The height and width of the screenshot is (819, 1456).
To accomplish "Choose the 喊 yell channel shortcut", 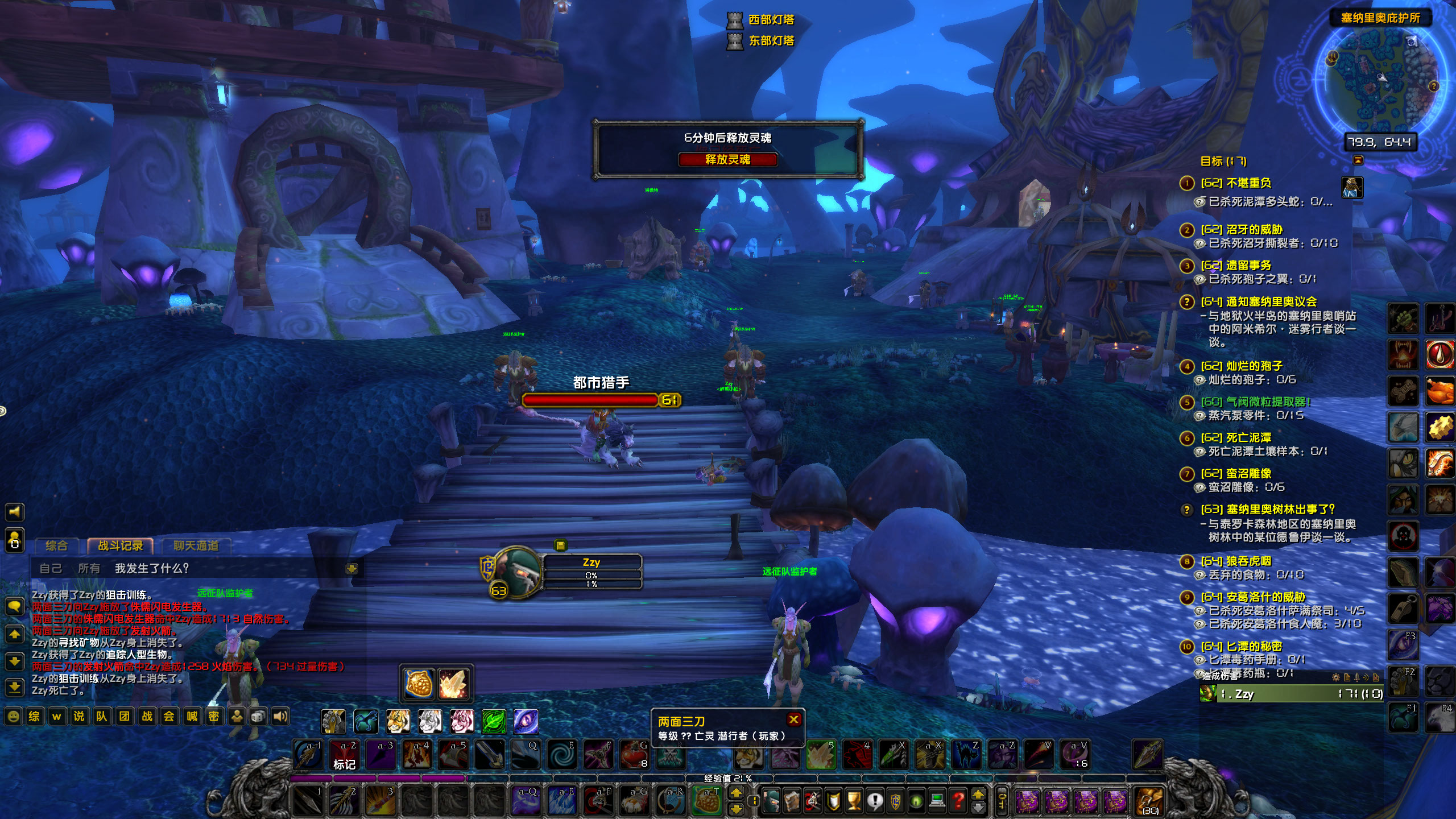I will pyautogui.click(x=192, y=717).
